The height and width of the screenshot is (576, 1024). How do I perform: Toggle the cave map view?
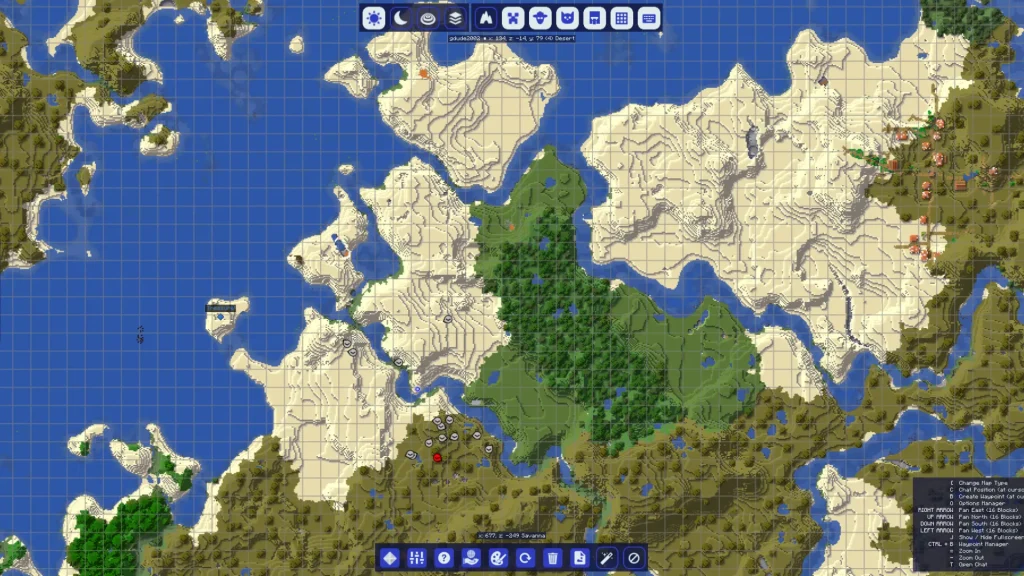(486, 17)
